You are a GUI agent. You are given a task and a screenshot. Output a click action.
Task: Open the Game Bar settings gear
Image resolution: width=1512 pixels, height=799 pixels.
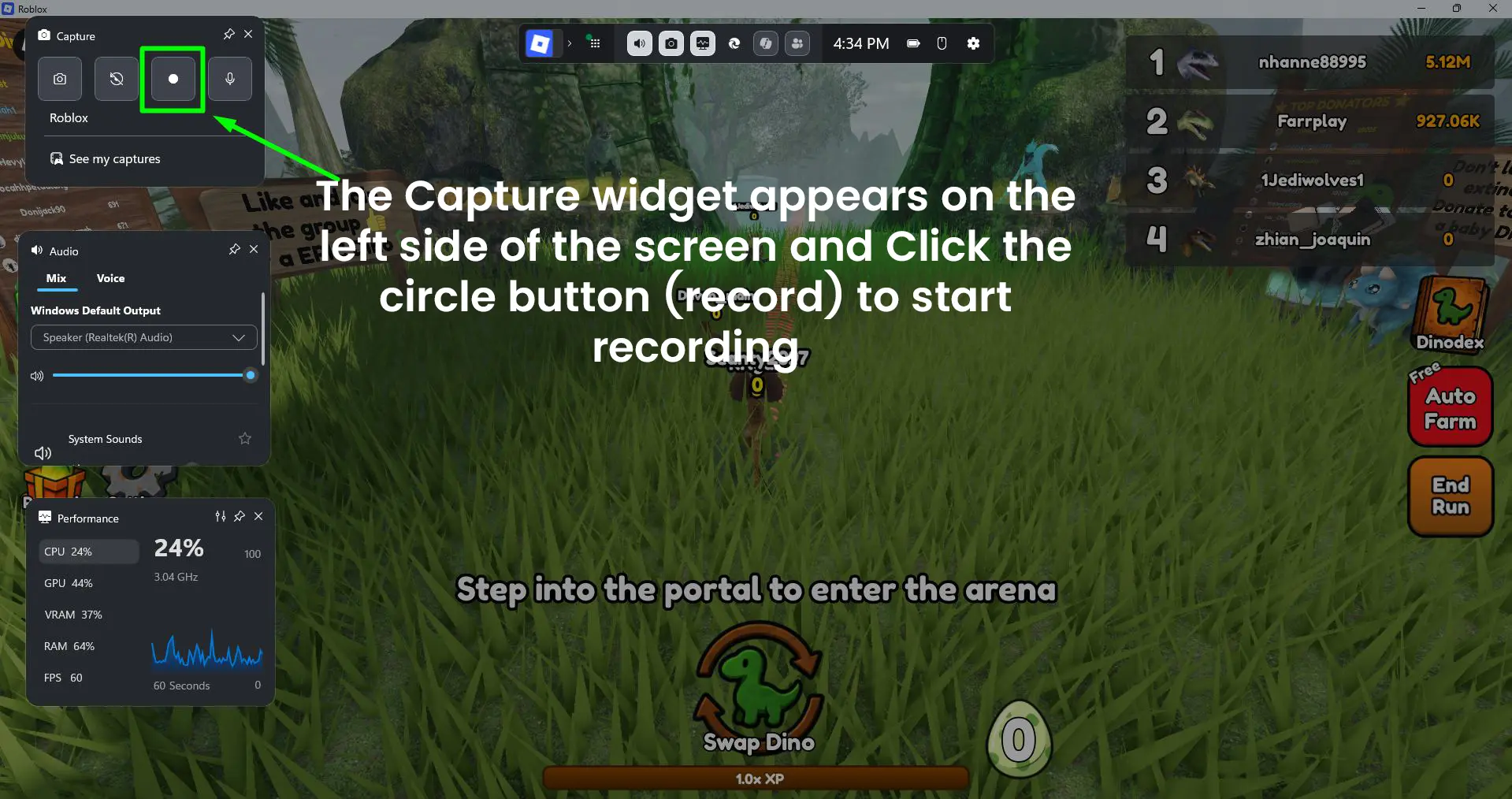click(x=974, y=43)
